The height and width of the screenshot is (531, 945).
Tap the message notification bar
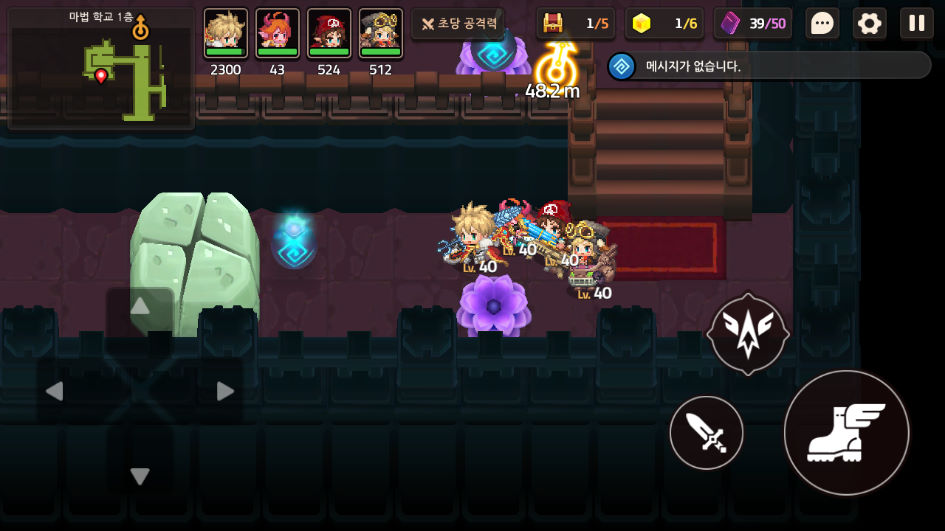[770, 66]
